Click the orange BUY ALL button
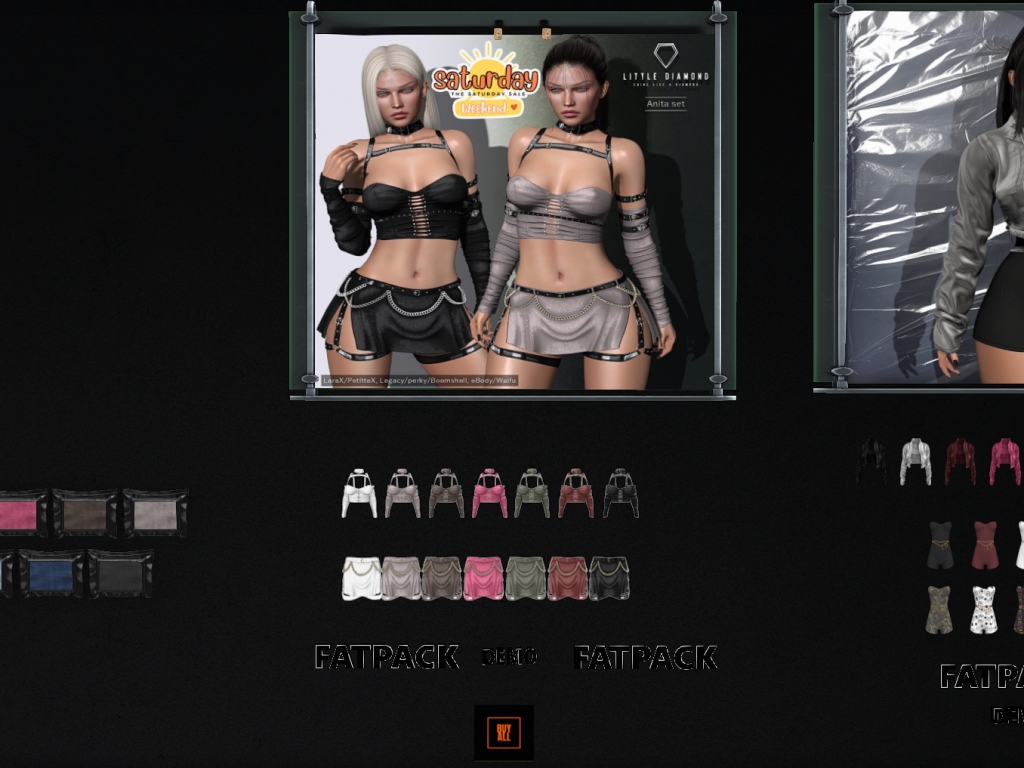The height and width of the screenshot is (768, 1024). [x=503, y=733]
